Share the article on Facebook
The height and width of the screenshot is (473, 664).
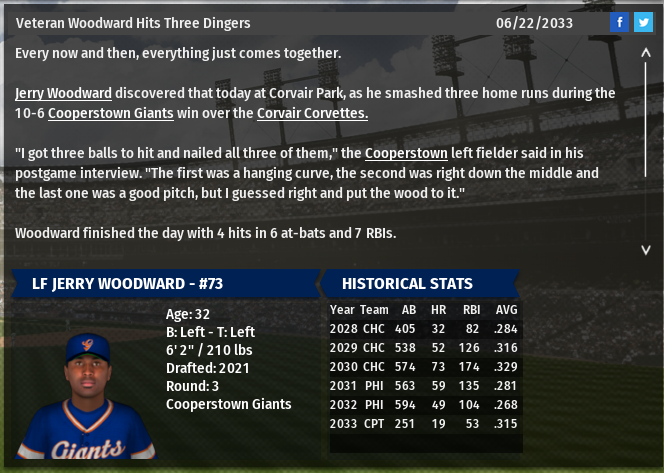[619, 22]
